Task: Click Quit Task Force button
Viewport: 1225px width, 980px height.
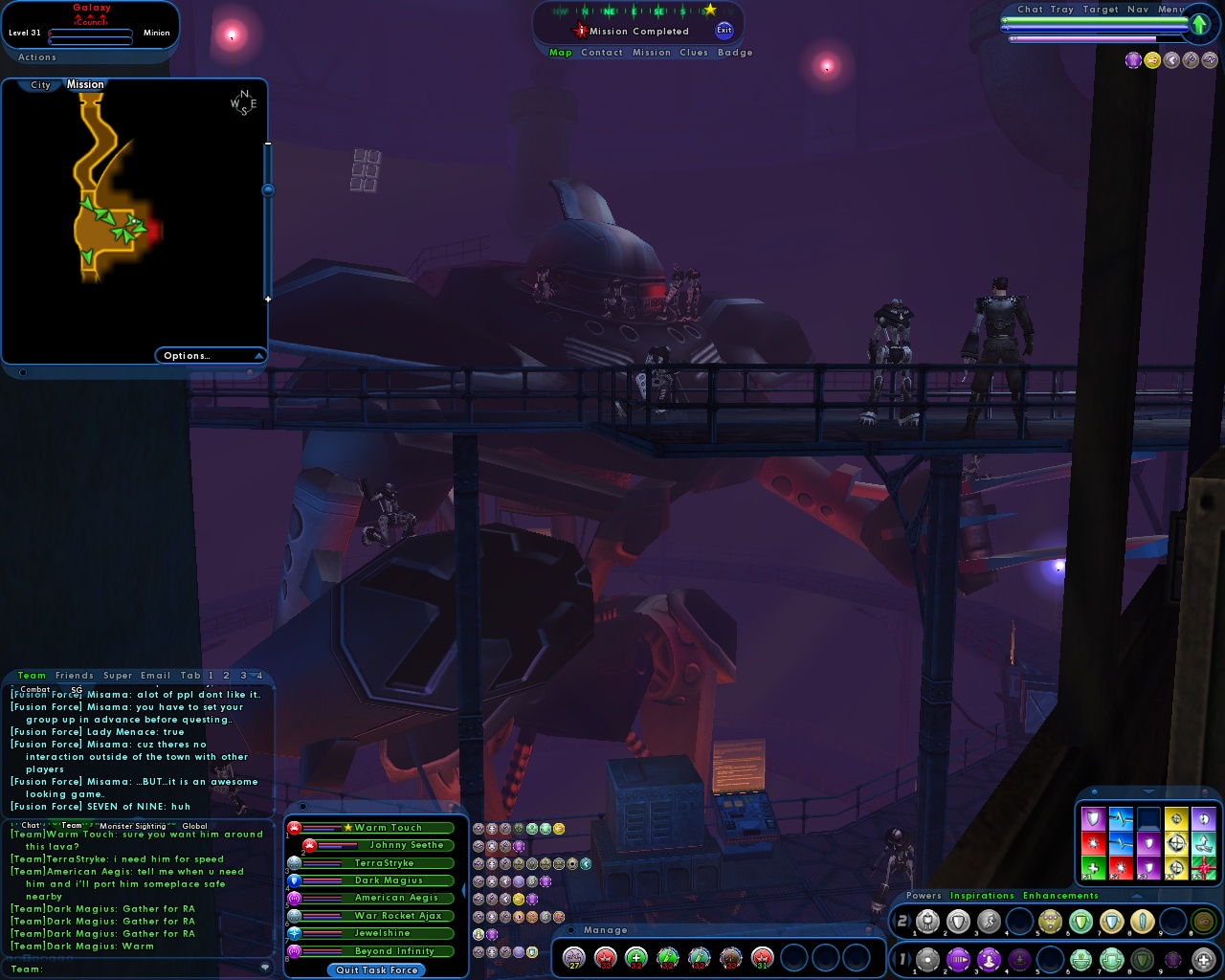Action: tap(377, 970)
